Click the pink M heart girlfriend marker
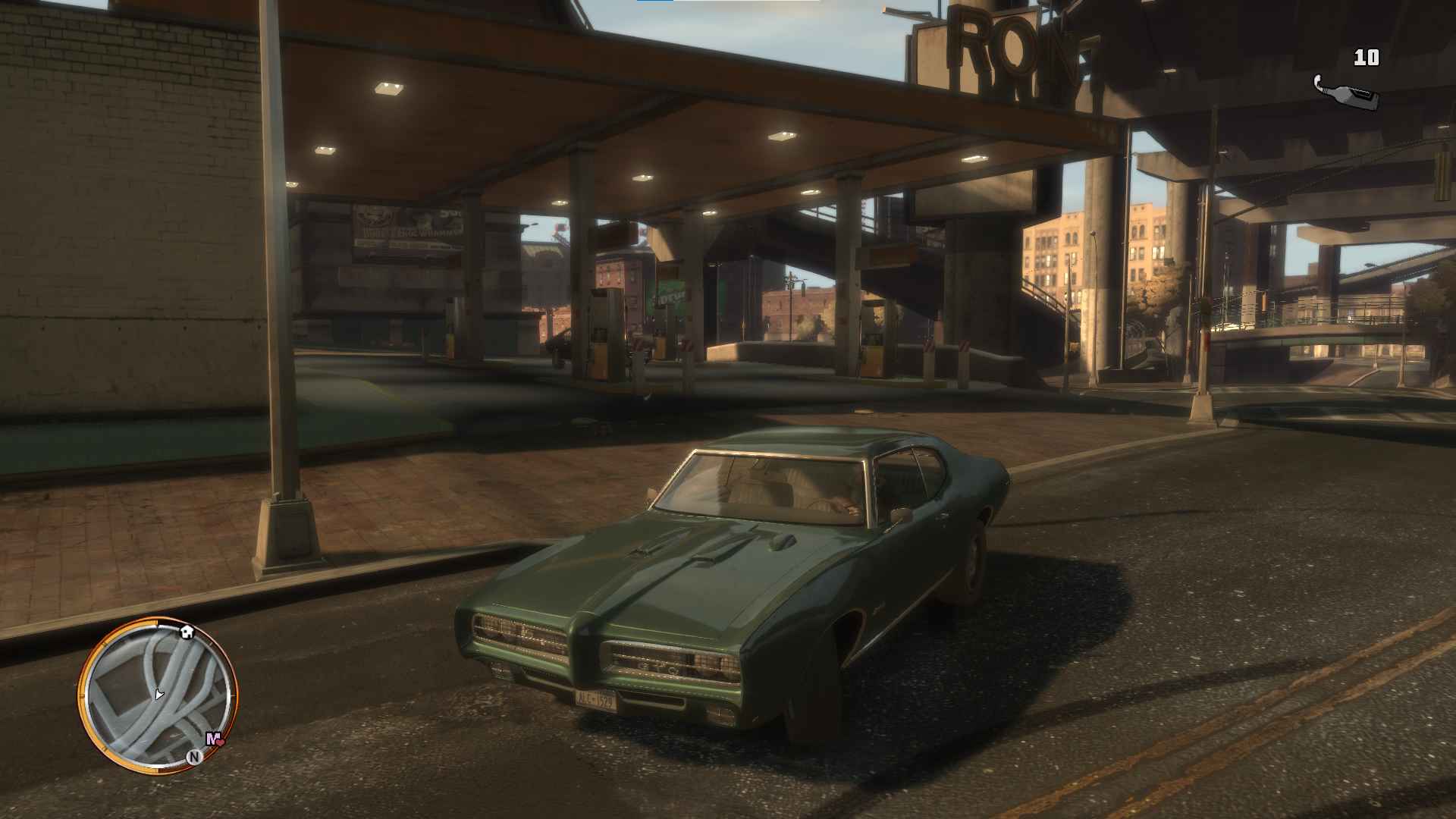This screenshot has height=819, width=1456. click(214, 739)
